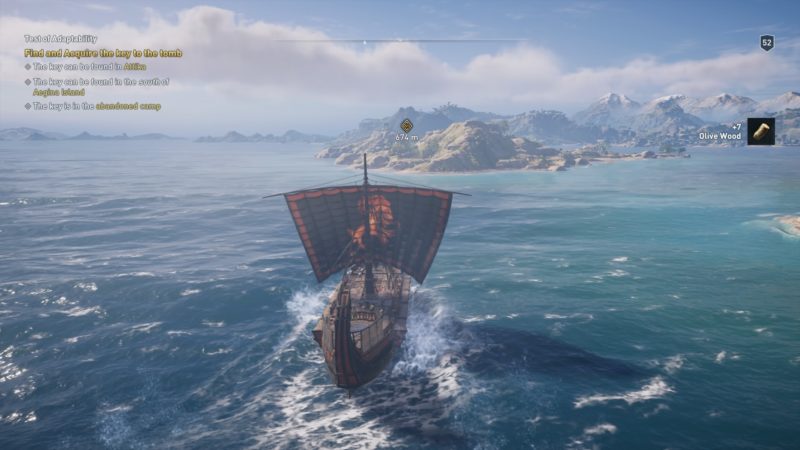800x450 pixels.
Task: Click the compass bar at the top
Action: point(400,41)
